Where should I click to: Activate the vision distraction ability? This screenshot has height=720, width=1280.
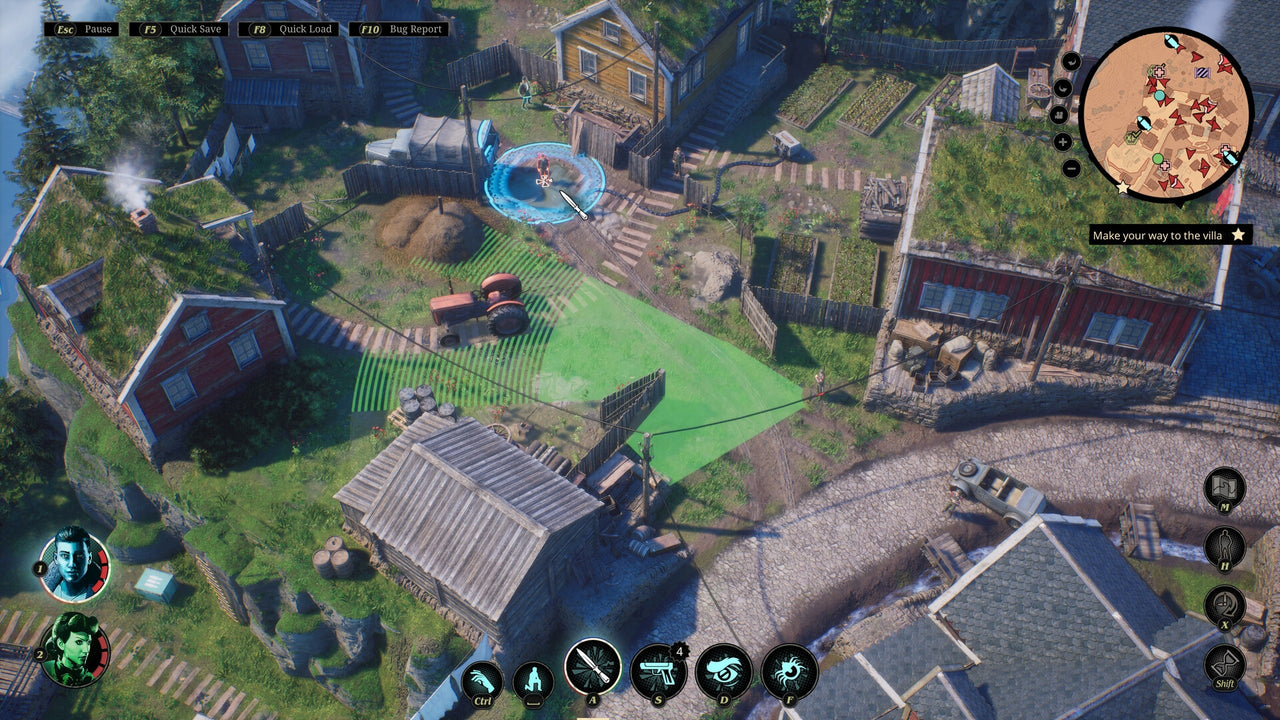[722, 673]
